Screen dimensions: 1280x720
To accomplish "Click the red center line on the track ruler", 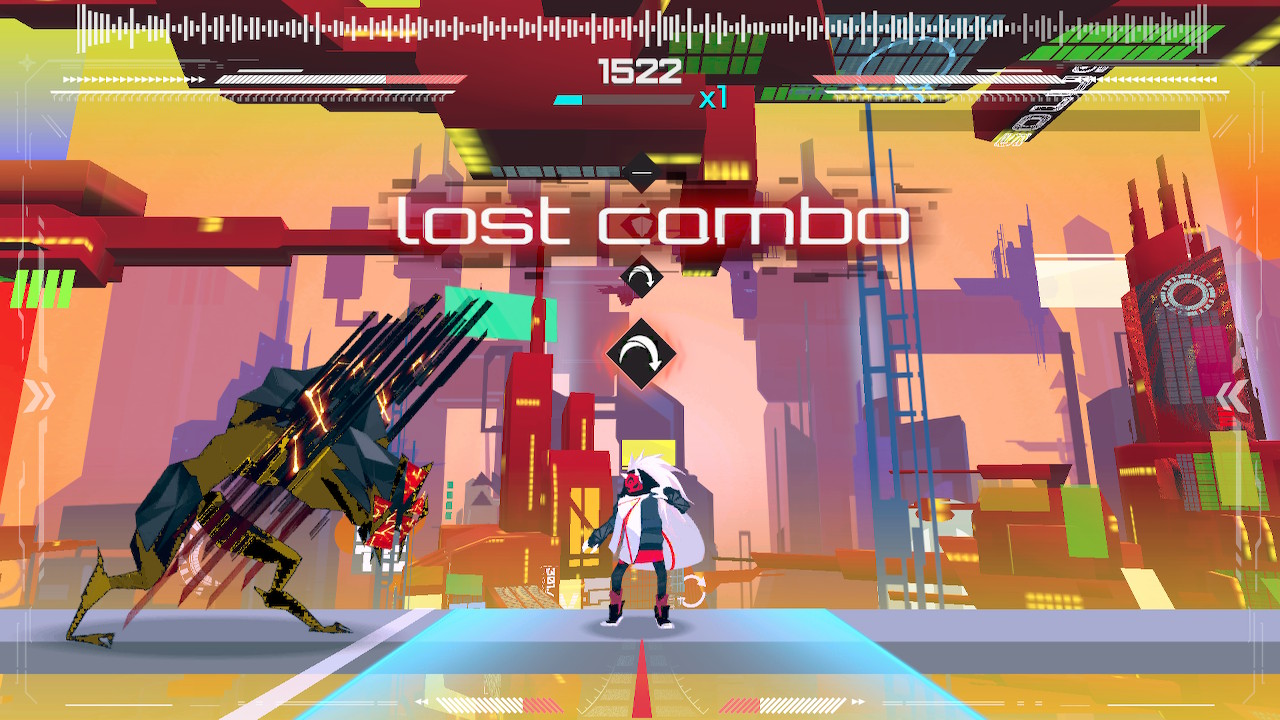I will click(x=640, y=690).
